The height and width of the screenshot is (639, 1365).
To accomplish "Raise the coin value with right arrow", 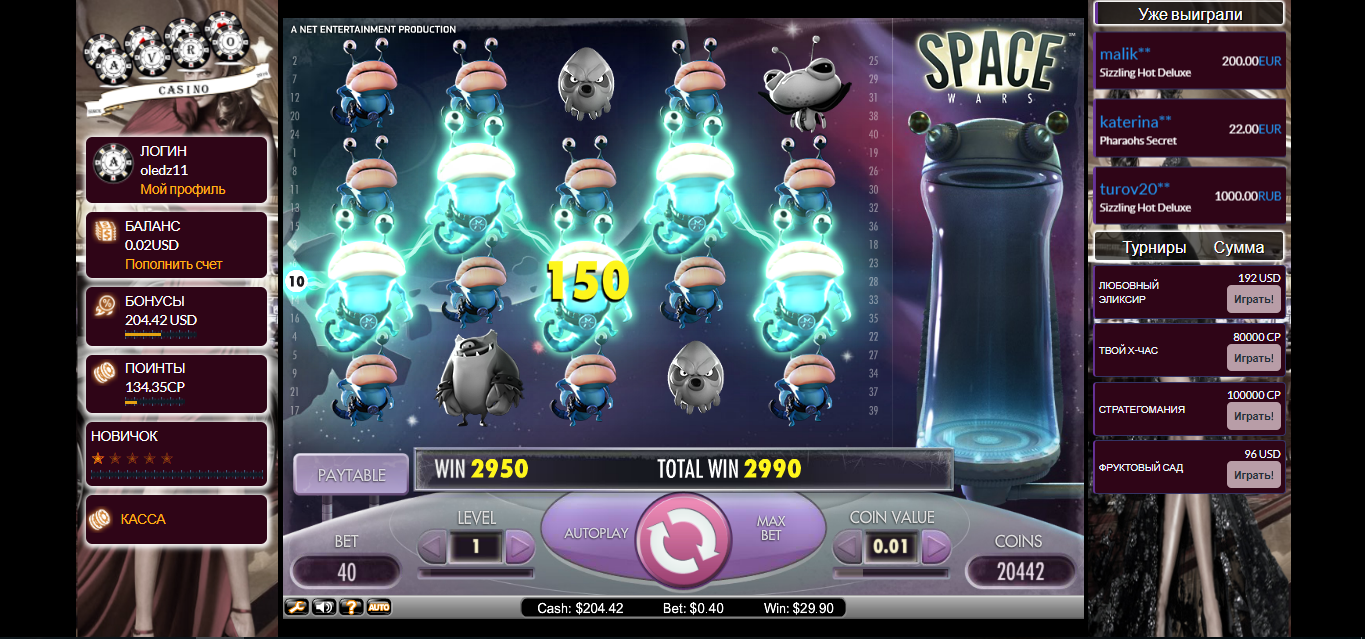I will pyautogui.click(x=935, y=547).
